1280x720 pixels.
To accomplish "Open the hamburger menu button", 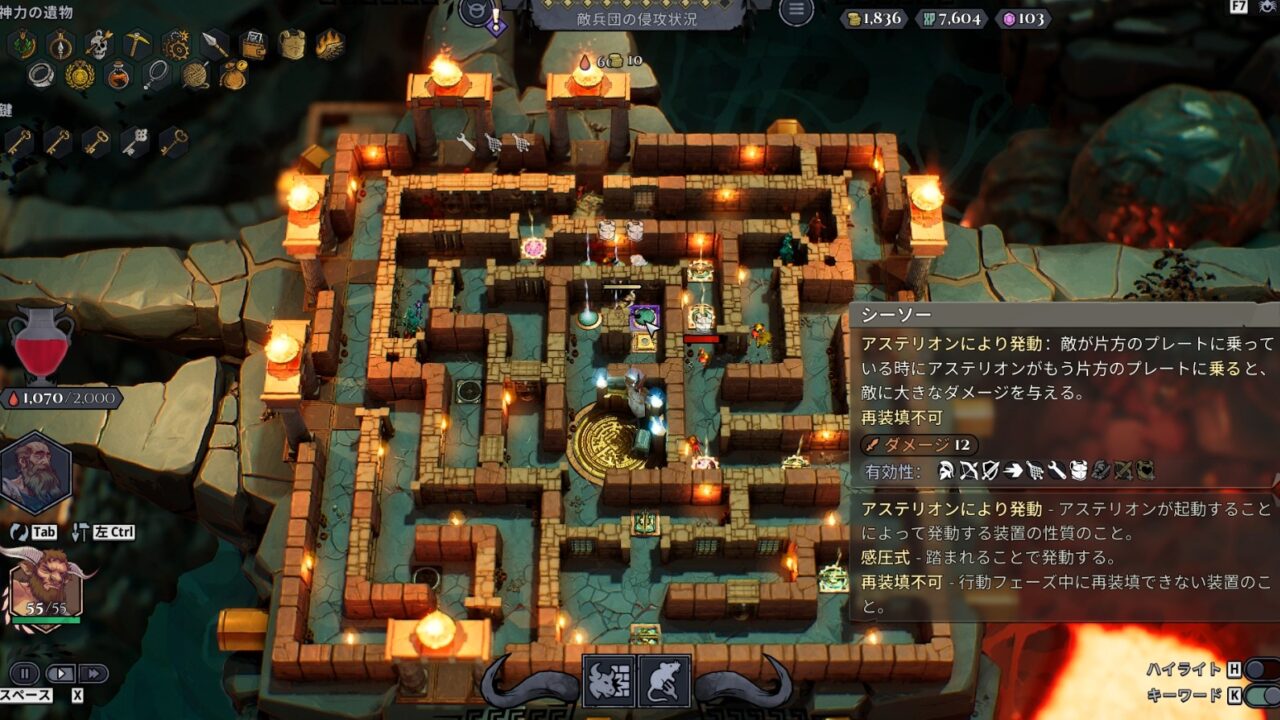I will pos(796,11).
